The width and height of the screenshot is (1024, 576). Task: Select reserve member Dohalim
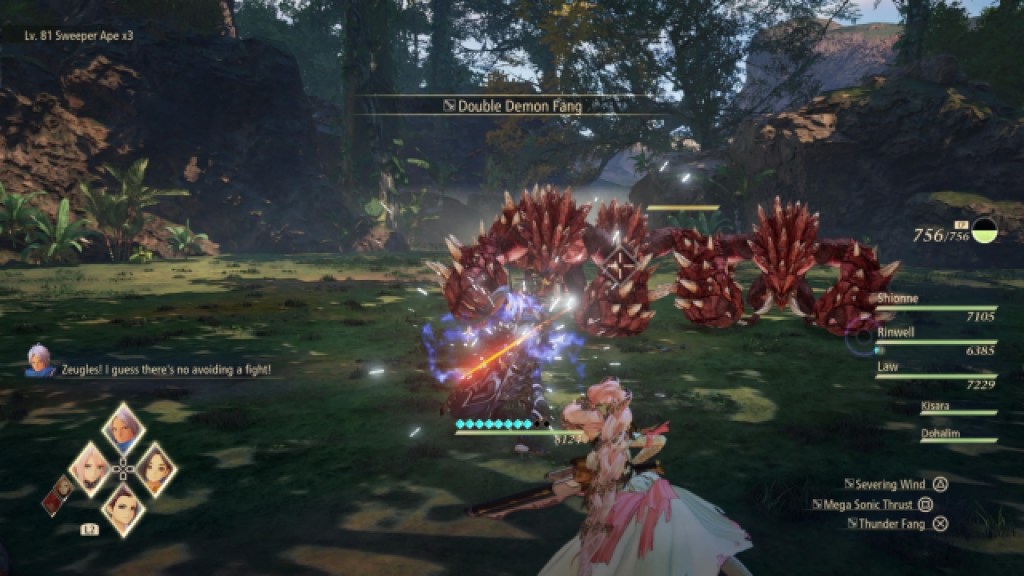coord(957,435)
